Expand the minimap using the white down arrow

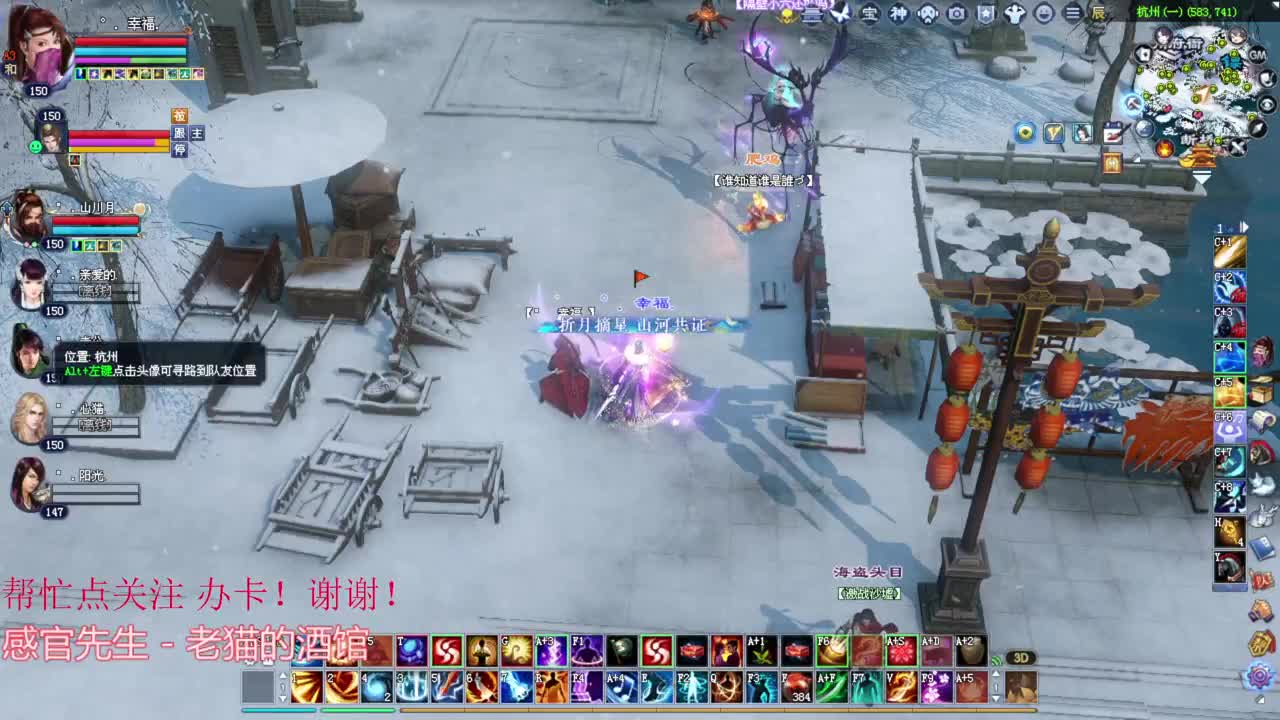[x=1202, y=176]
